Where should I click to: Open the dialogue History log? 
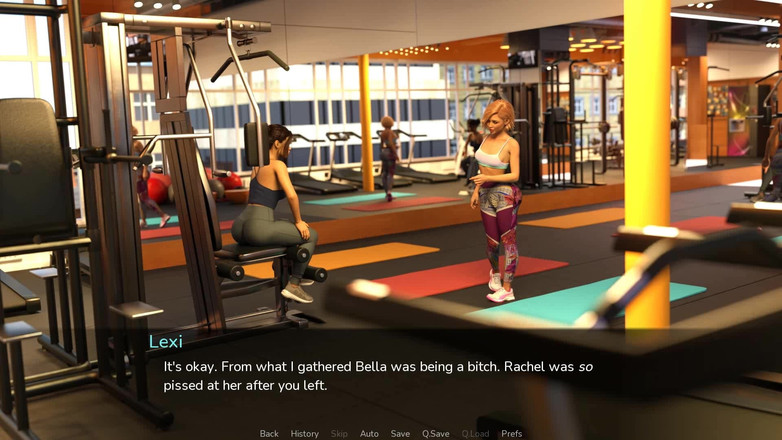304,434
